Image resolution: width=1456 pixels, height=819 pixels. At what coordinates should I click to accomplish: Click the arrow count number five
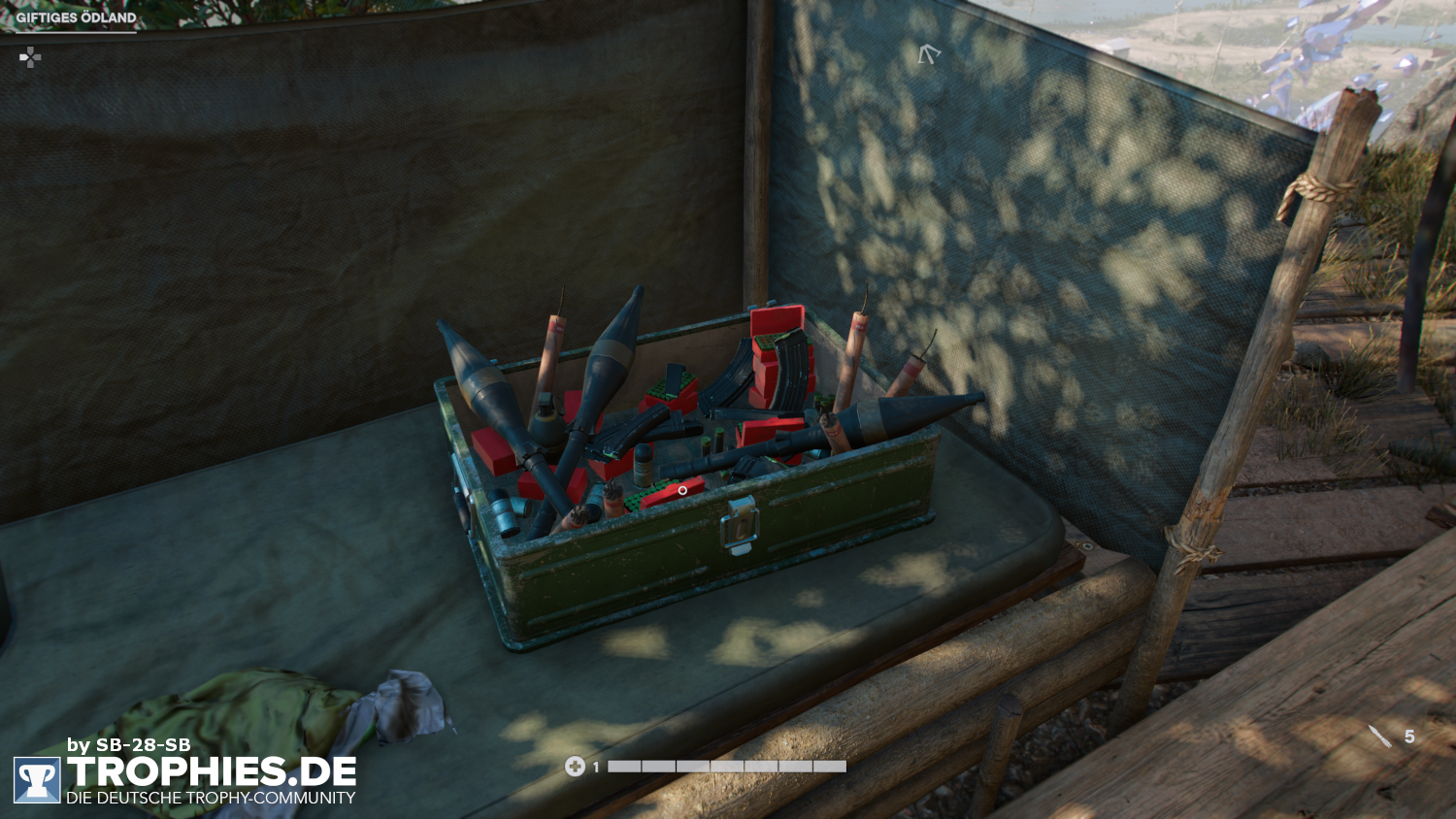tap(1409, 737)
